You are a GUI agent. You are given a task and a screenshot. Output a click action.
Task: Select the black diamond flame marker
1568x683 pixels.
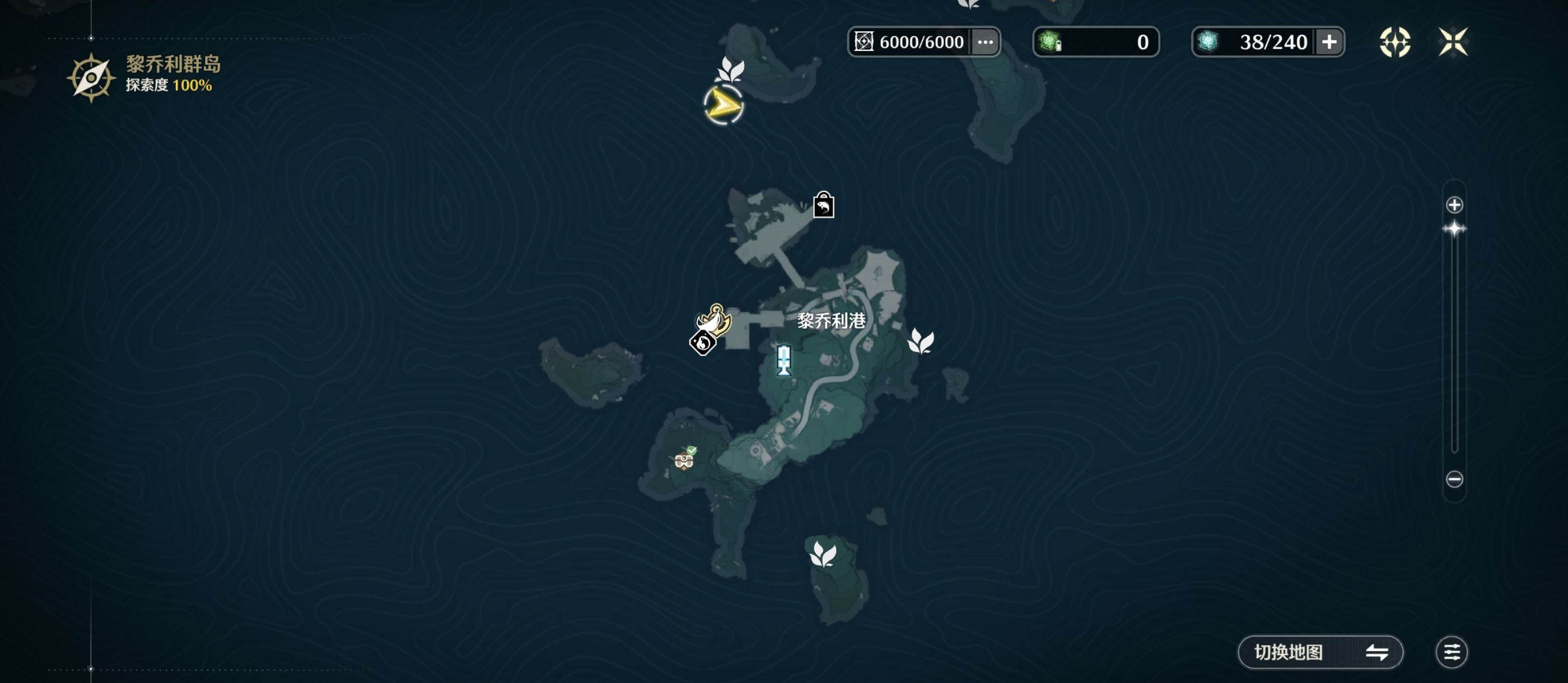pos(702,343)
